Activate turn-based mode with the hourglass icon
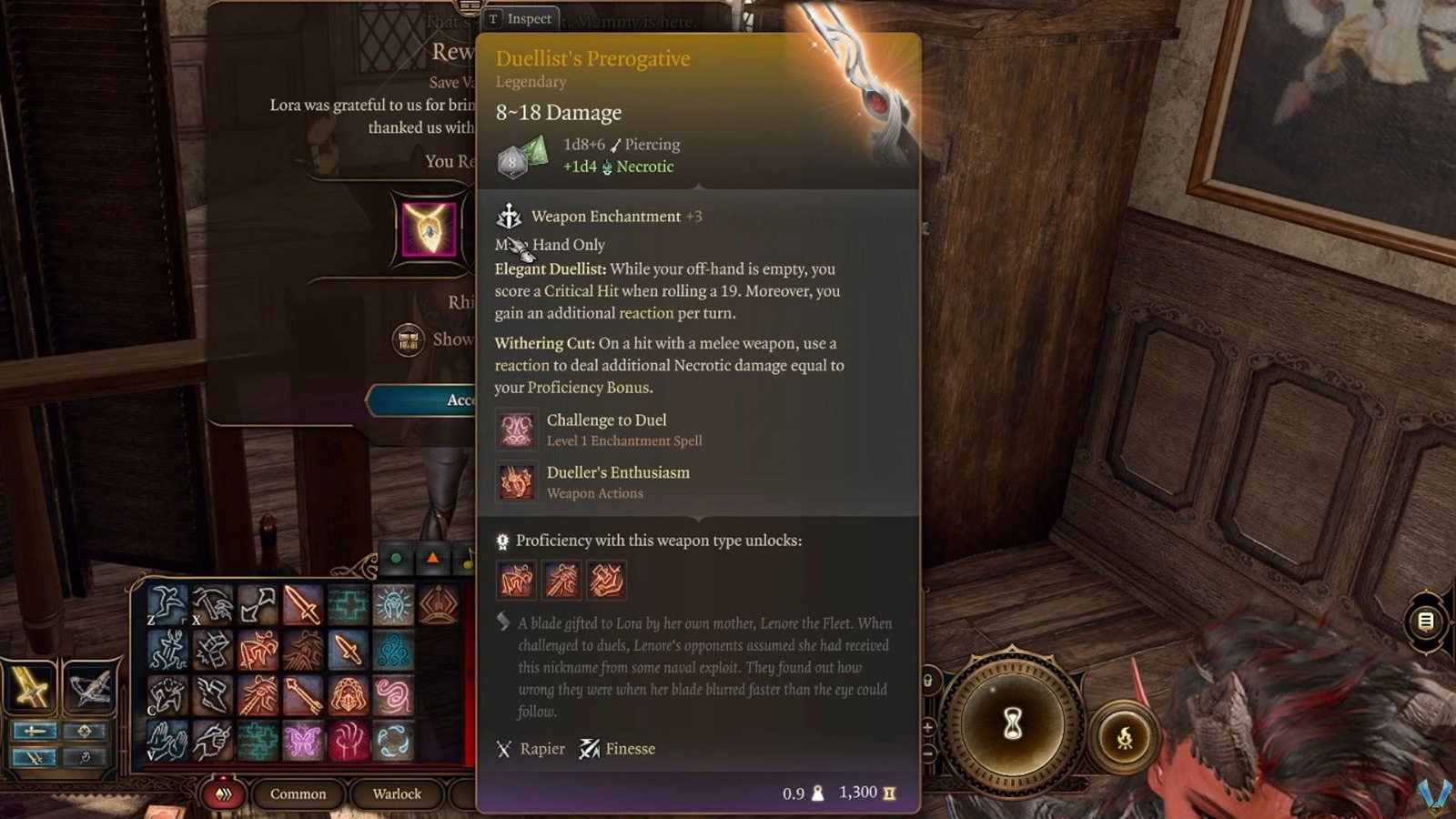 coord(1013,723)
